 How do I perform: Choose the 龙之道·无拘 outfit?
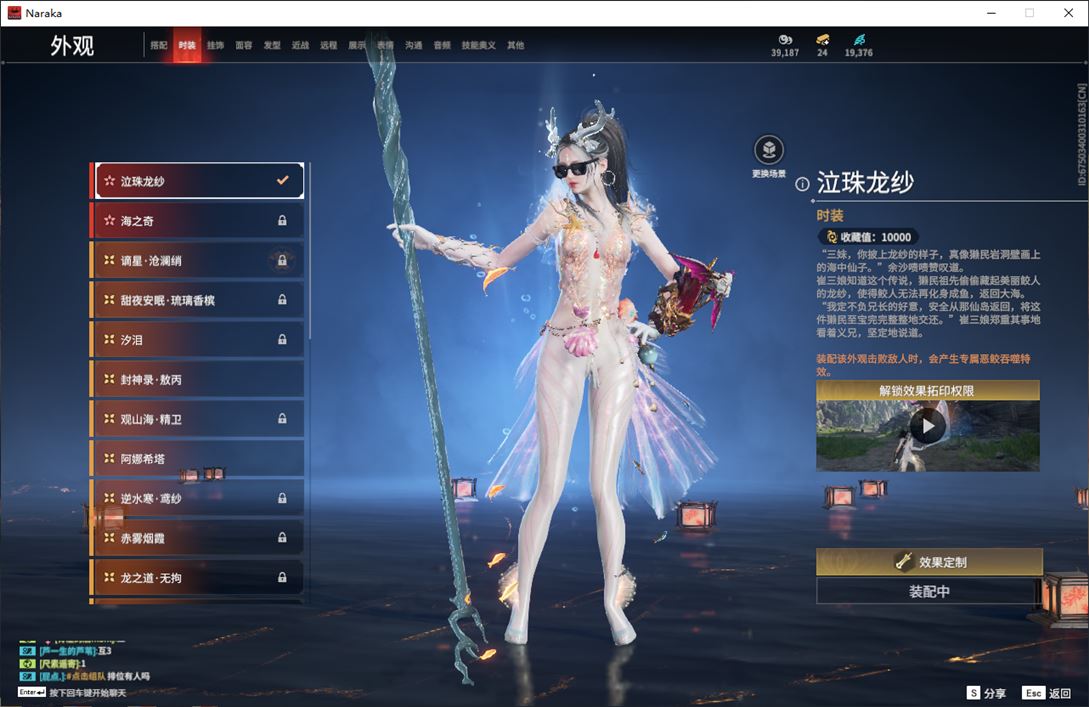coord(198,578)
